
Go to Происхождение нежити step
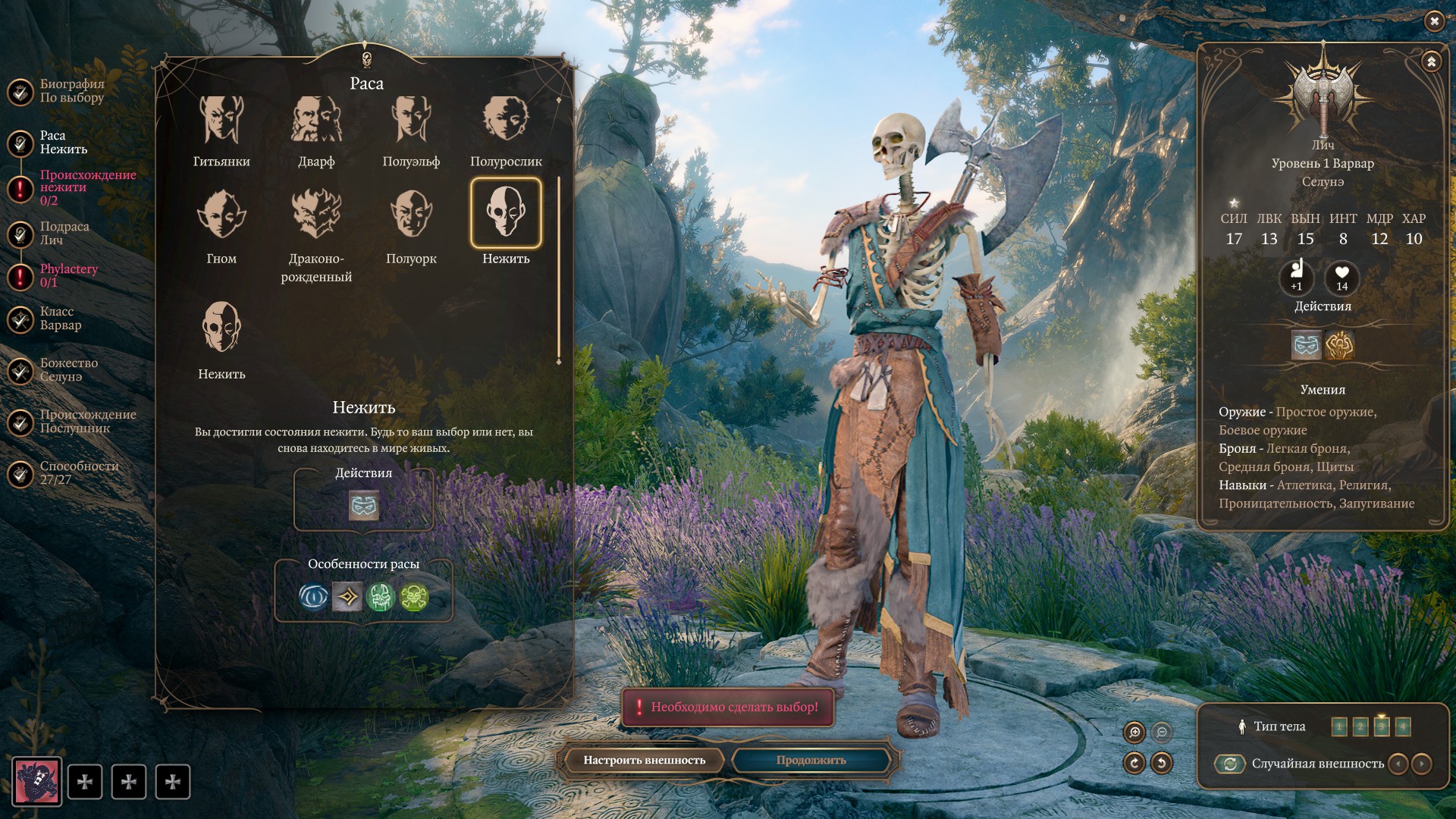[x=87, y=187]
